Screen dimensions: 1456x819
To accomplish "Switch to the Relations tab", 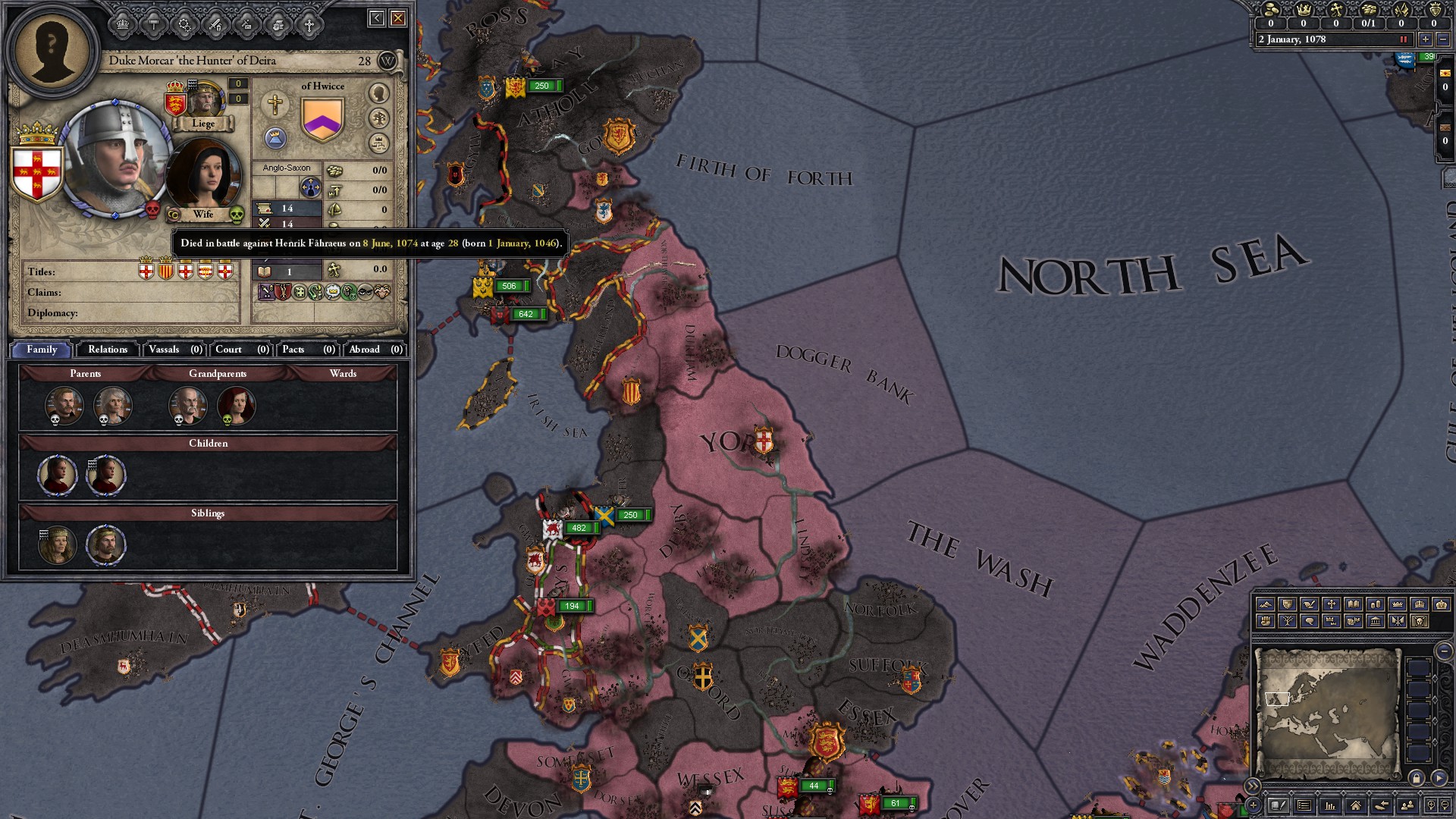I will [107, 350].
